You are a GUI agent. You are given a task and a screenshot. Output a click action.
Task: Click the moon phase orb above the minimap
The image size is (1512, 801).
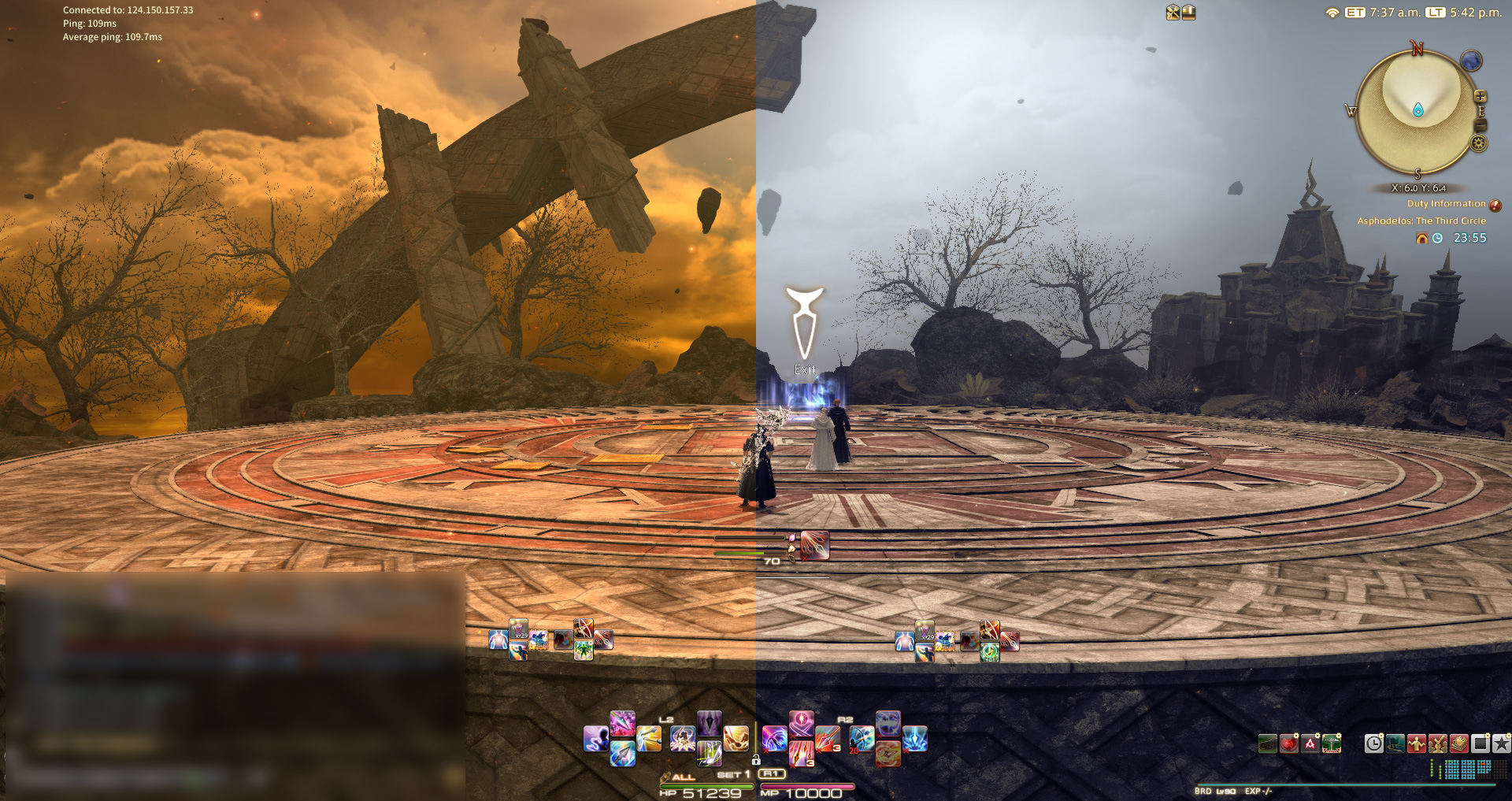click(1471, 61)
